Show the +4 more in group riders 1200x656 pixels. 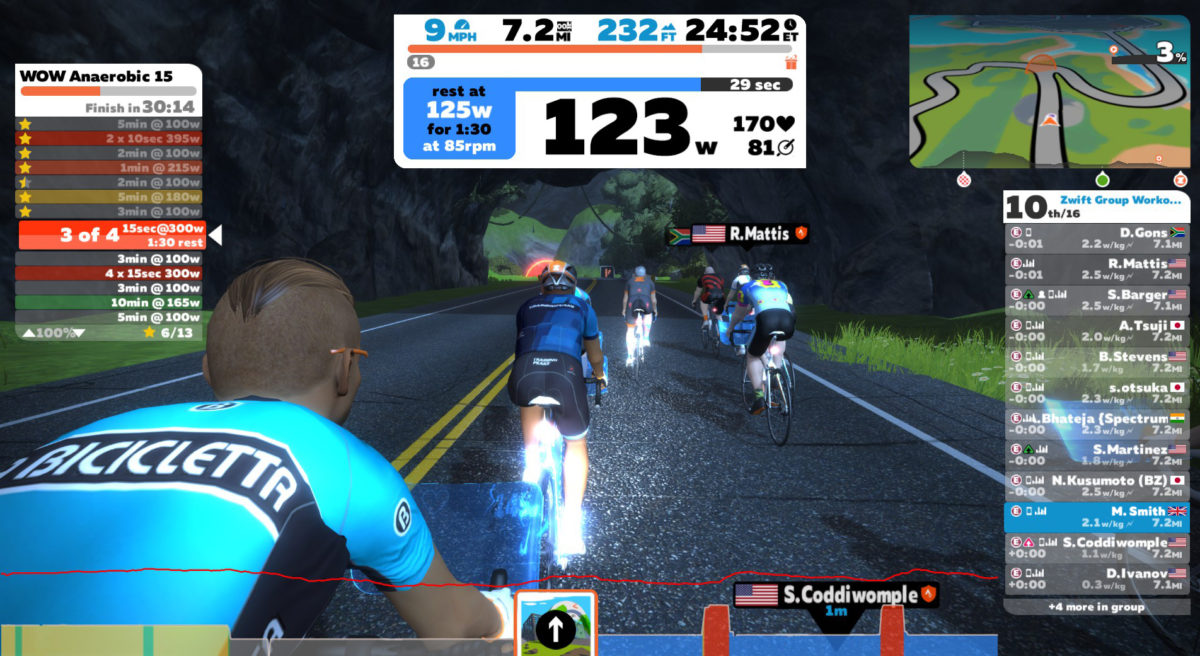1097,607
